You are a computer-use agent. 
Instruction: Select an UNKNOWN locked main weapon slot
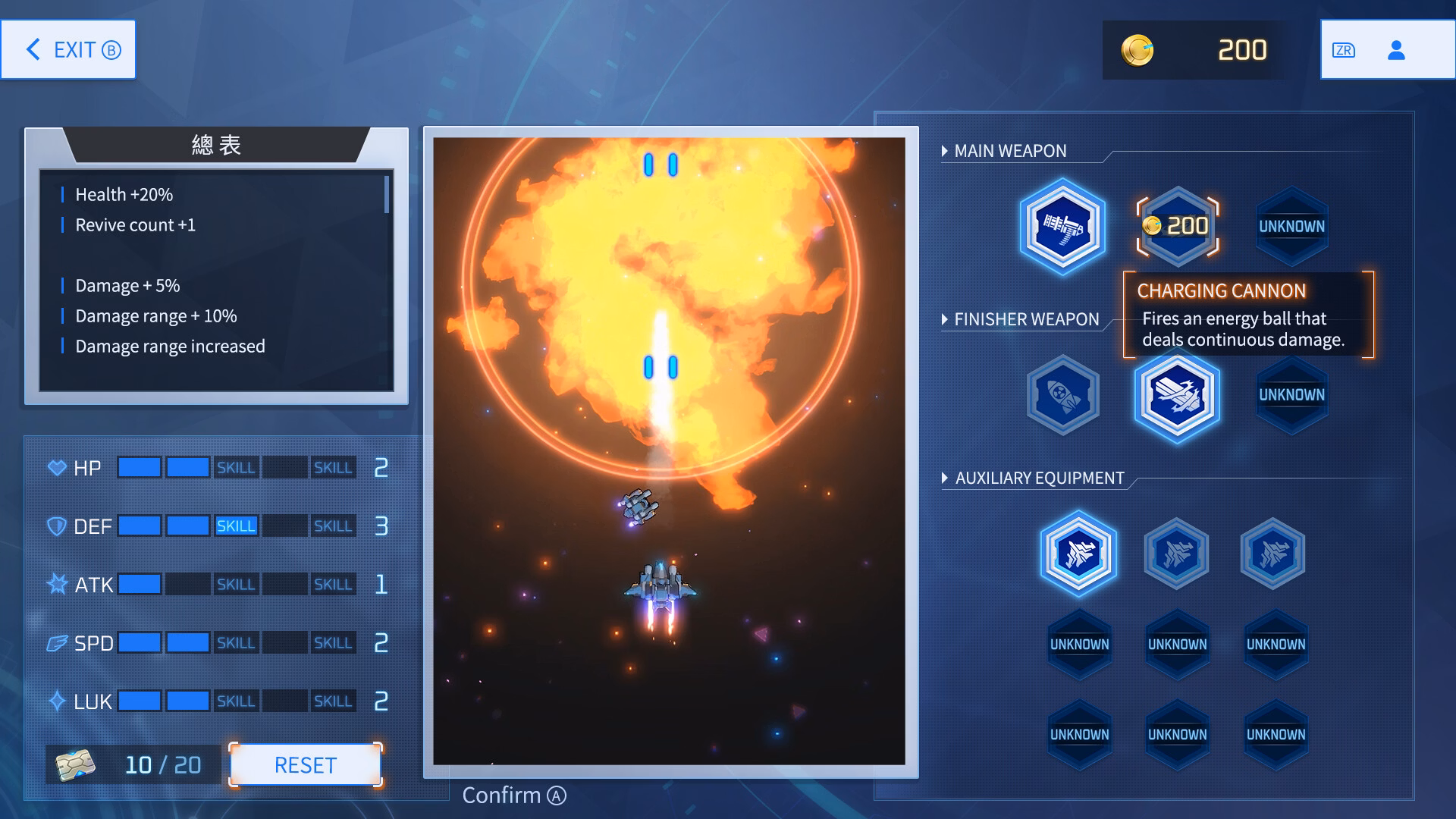tap(1291, 225)
